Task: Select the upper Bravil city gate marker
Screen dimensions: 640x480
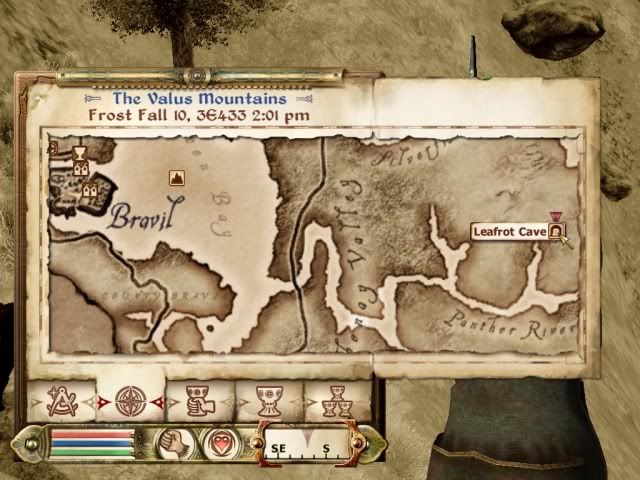Action: [80, 168]
